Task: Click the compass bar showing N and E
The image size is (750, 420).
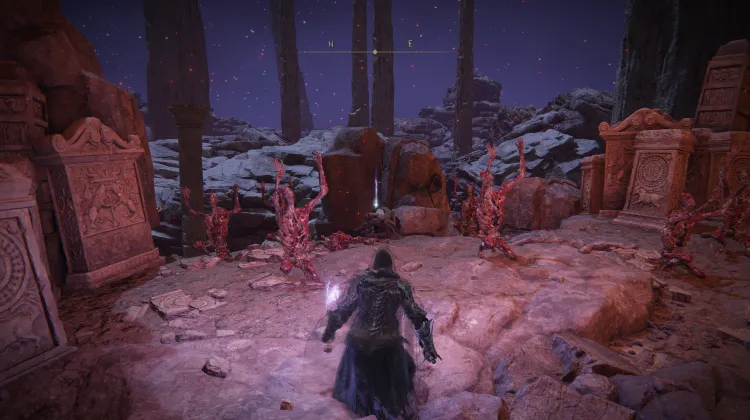Action: click(375, 47)
